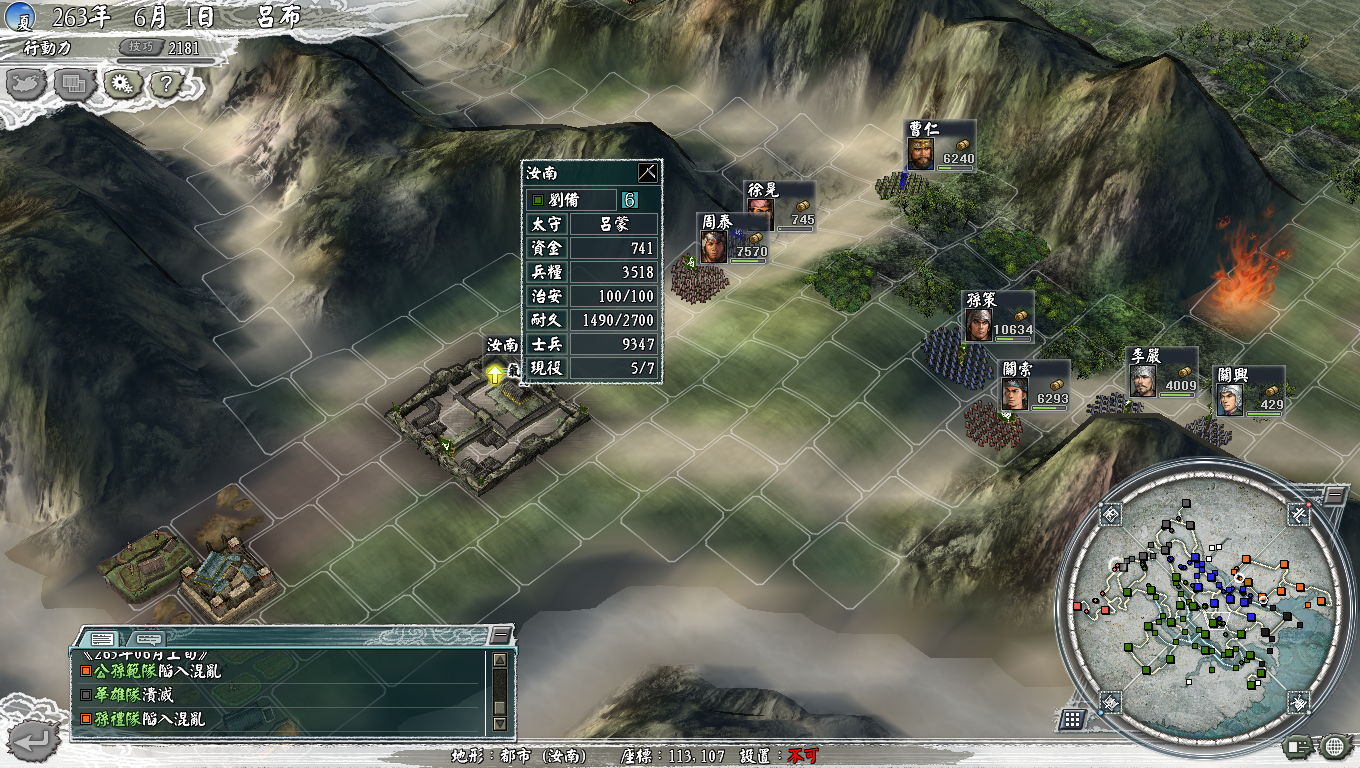Click the log scrollbar down arrow
This screenshot has height=768, width=1360.
498,720
